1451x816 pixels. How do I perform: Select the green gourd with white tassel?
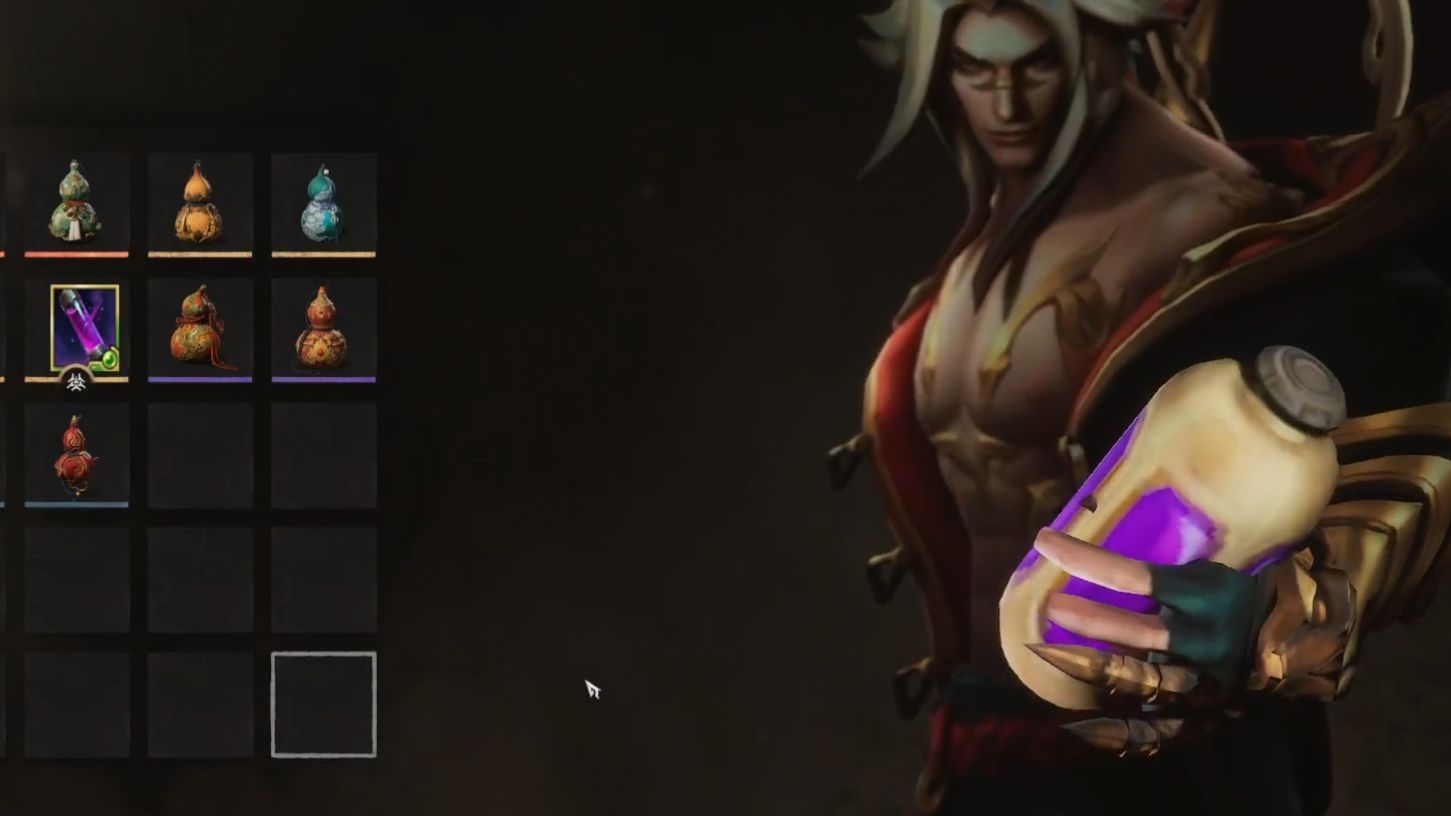pos(76,203)
